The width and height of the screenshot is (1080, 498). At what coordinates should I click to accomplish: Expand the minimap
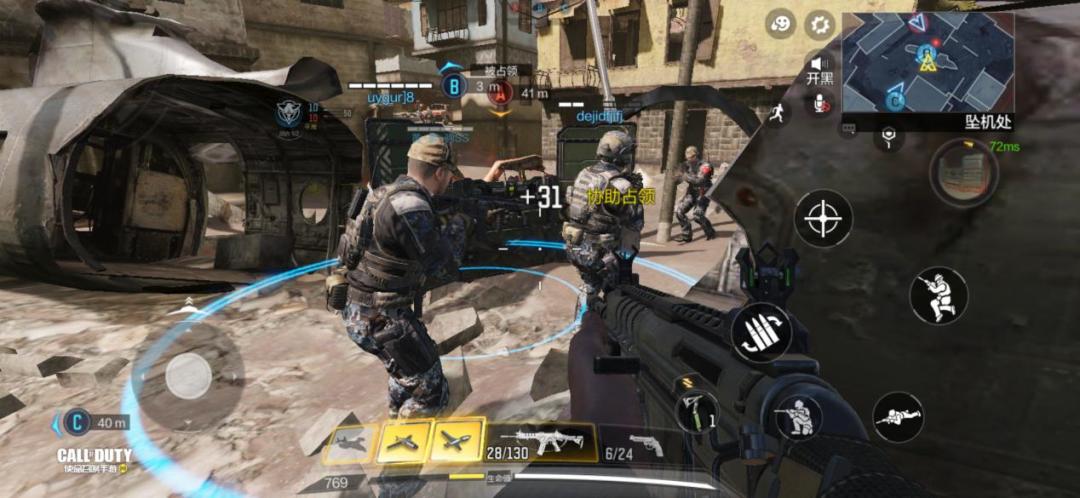(927, 61)
